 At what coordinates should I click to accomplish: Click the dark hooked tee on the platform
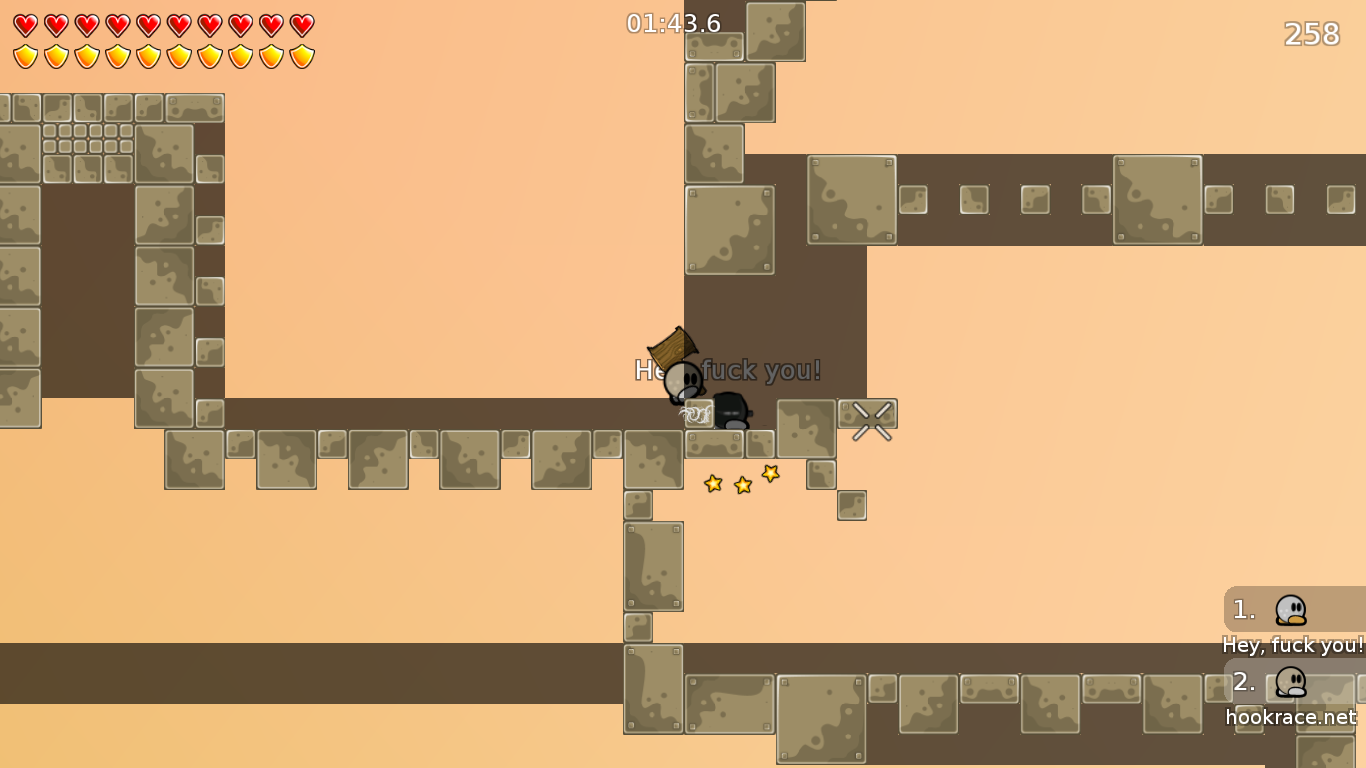click(731, 410)
